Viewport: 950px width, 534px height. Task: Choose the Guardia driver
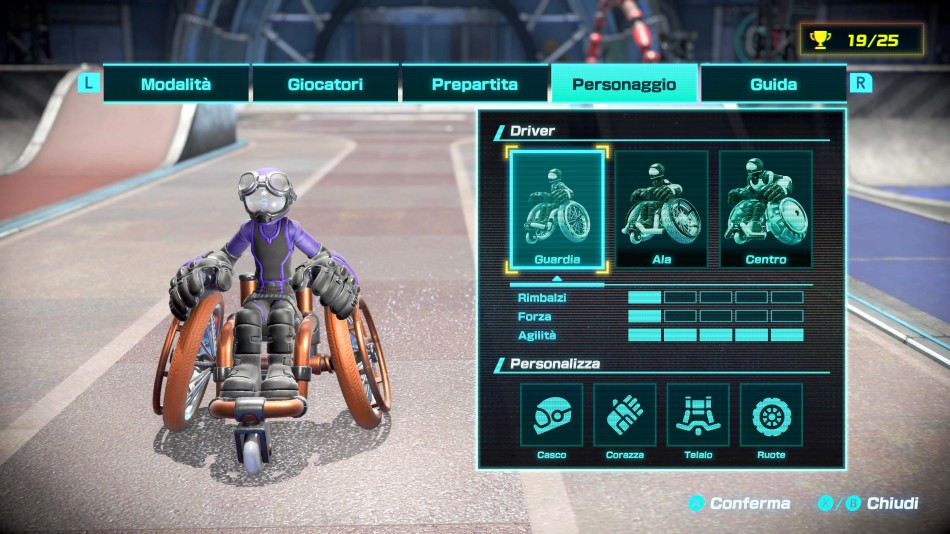557,209
